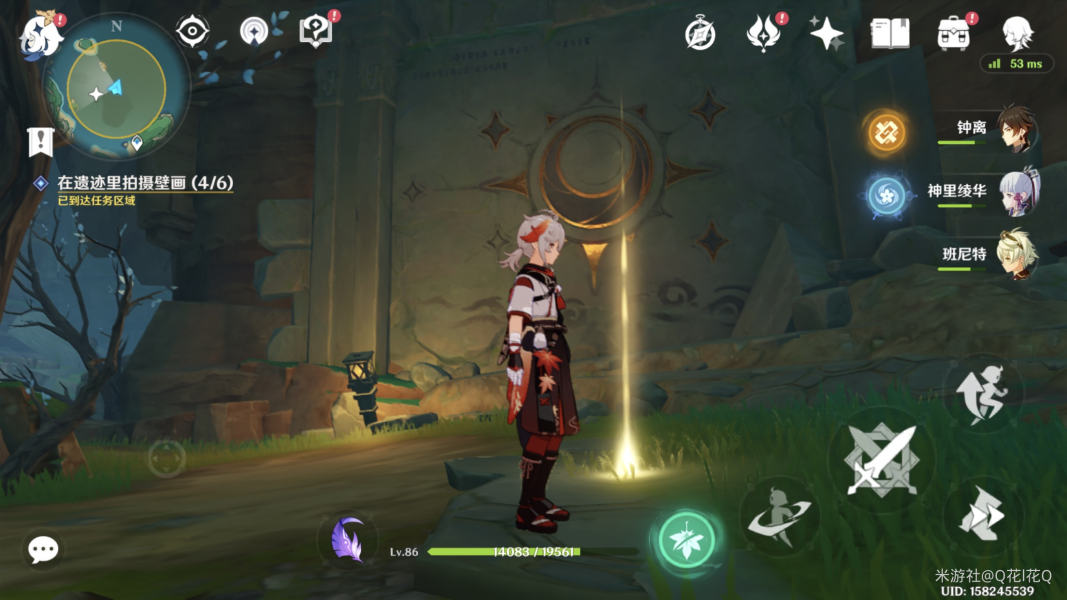Switch to party member 神里绫华
This screenshot has width=1067, height=600.
point(1014,192)
